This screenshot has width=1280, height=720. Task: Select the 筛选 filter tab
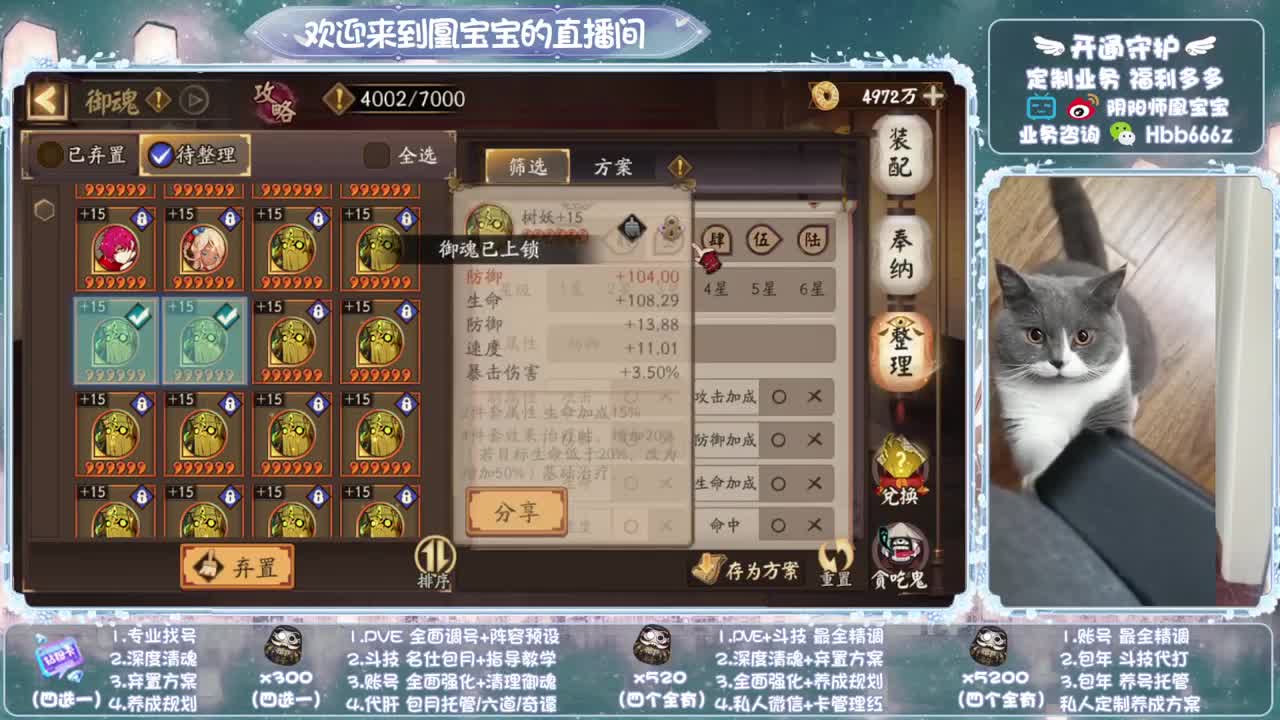528,166
